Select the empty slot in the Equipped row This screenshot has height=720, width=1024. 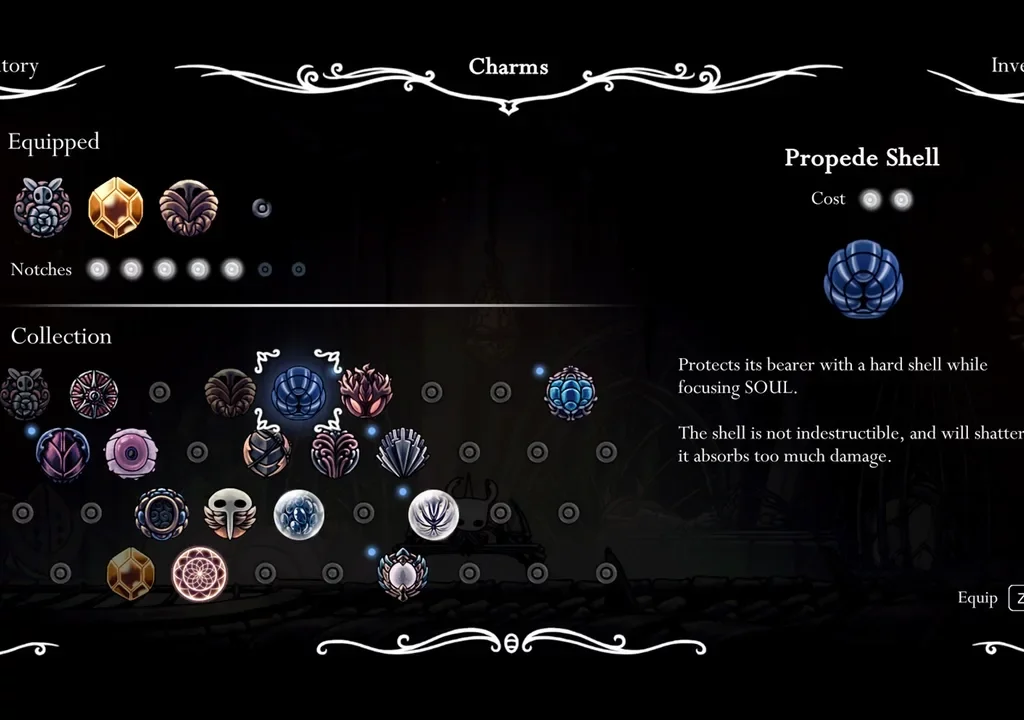pyautogui.click(x=261, y=208)
